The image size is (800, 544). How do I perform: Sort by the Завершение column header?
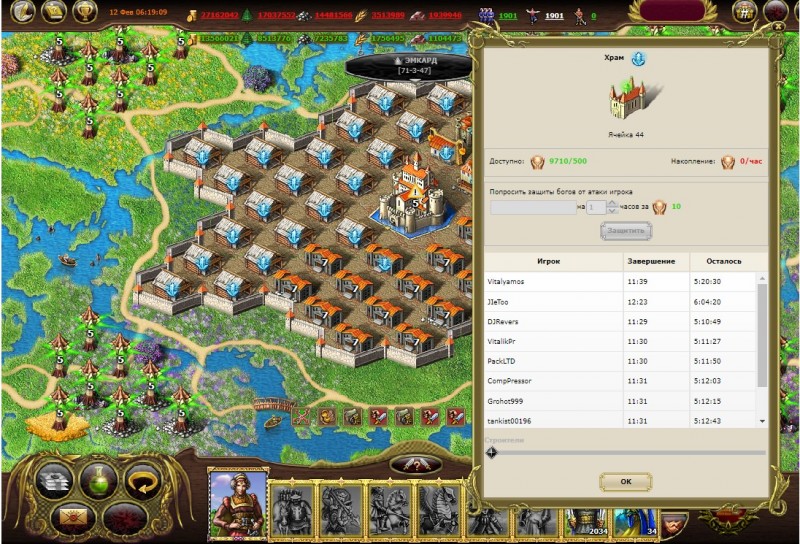651,261
